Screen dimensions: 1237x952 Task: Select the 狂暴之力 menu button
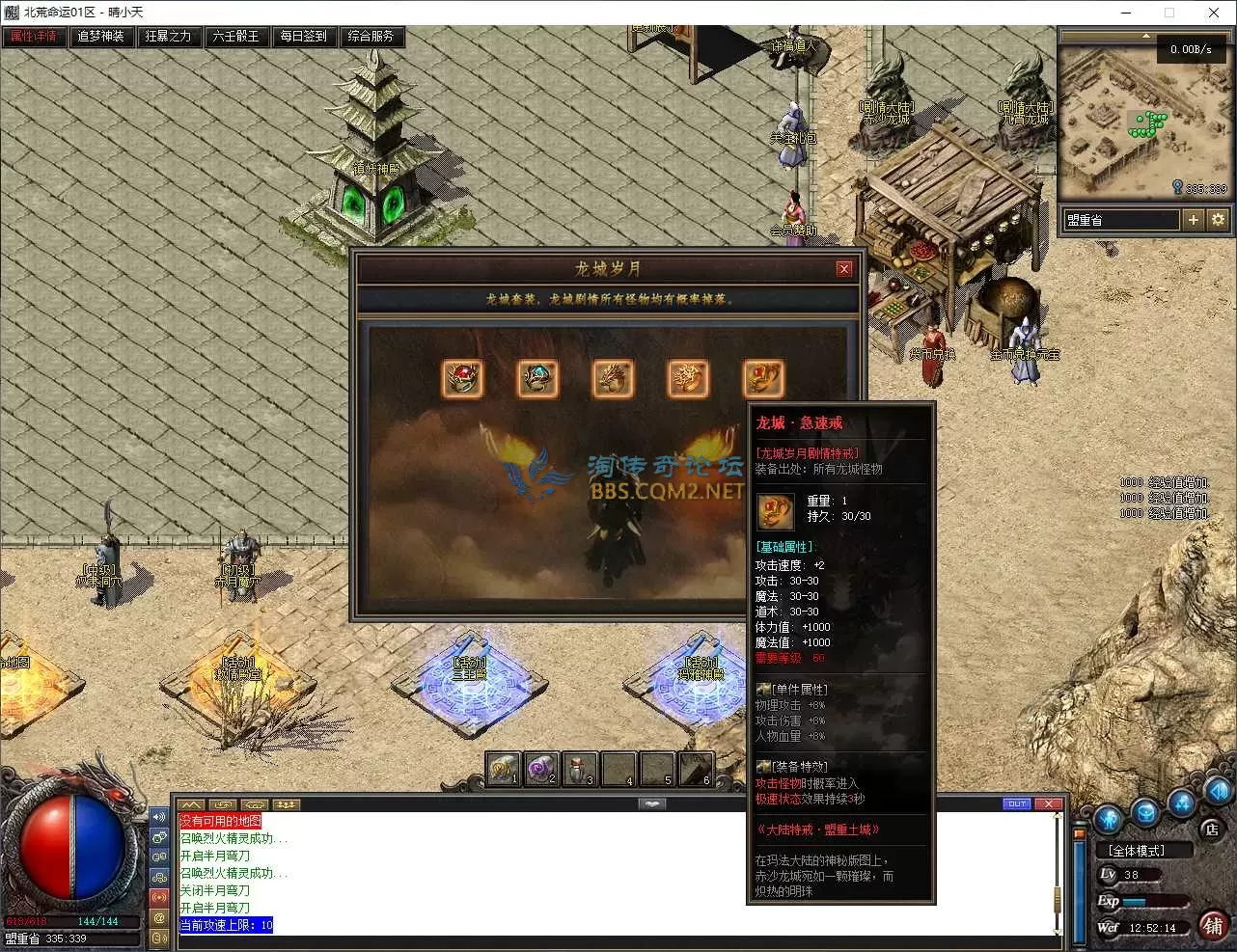click(x=169, y=37)
